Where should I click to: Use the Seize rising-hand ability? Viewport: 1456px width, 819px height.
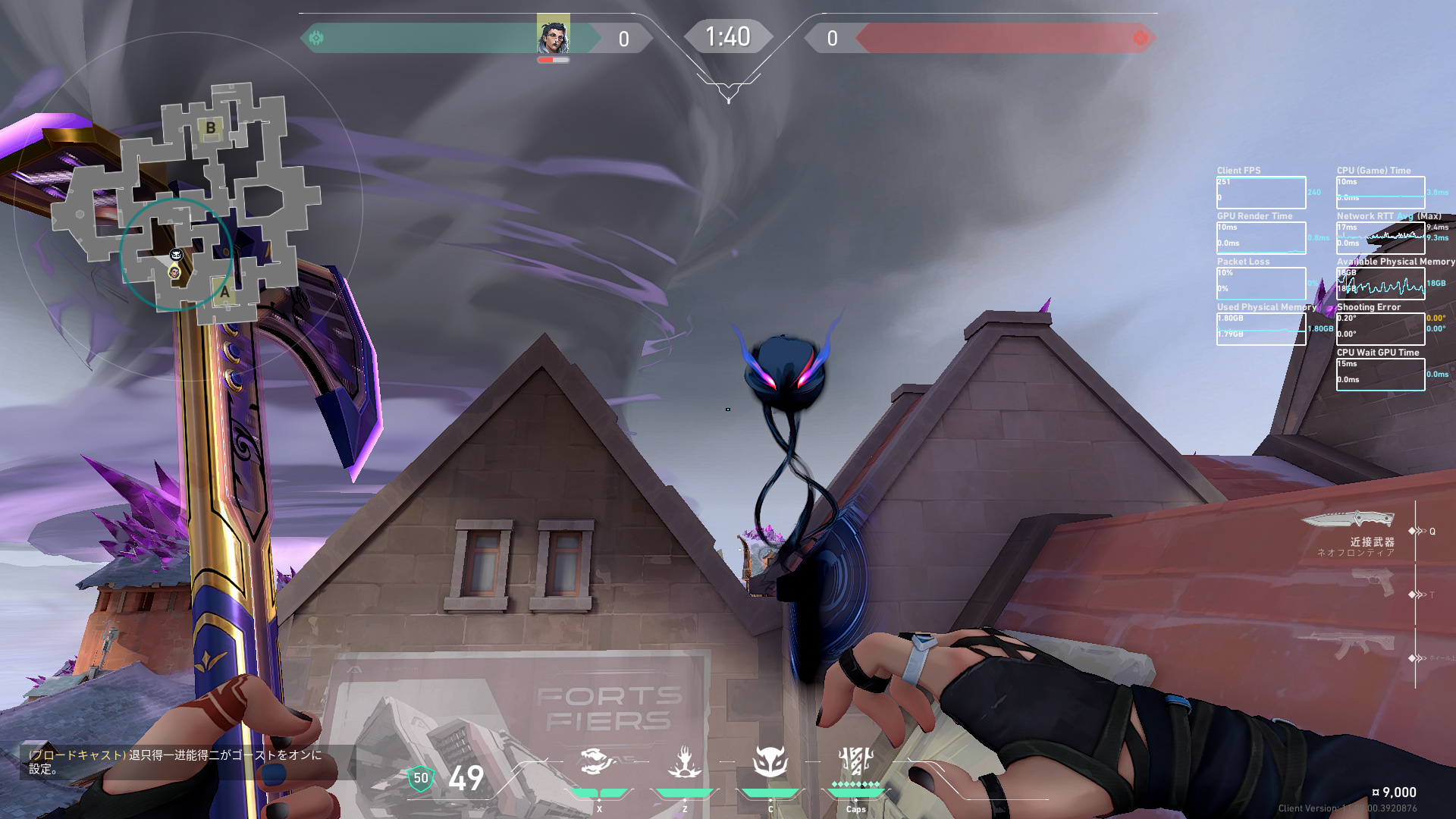tap(685, 761)
